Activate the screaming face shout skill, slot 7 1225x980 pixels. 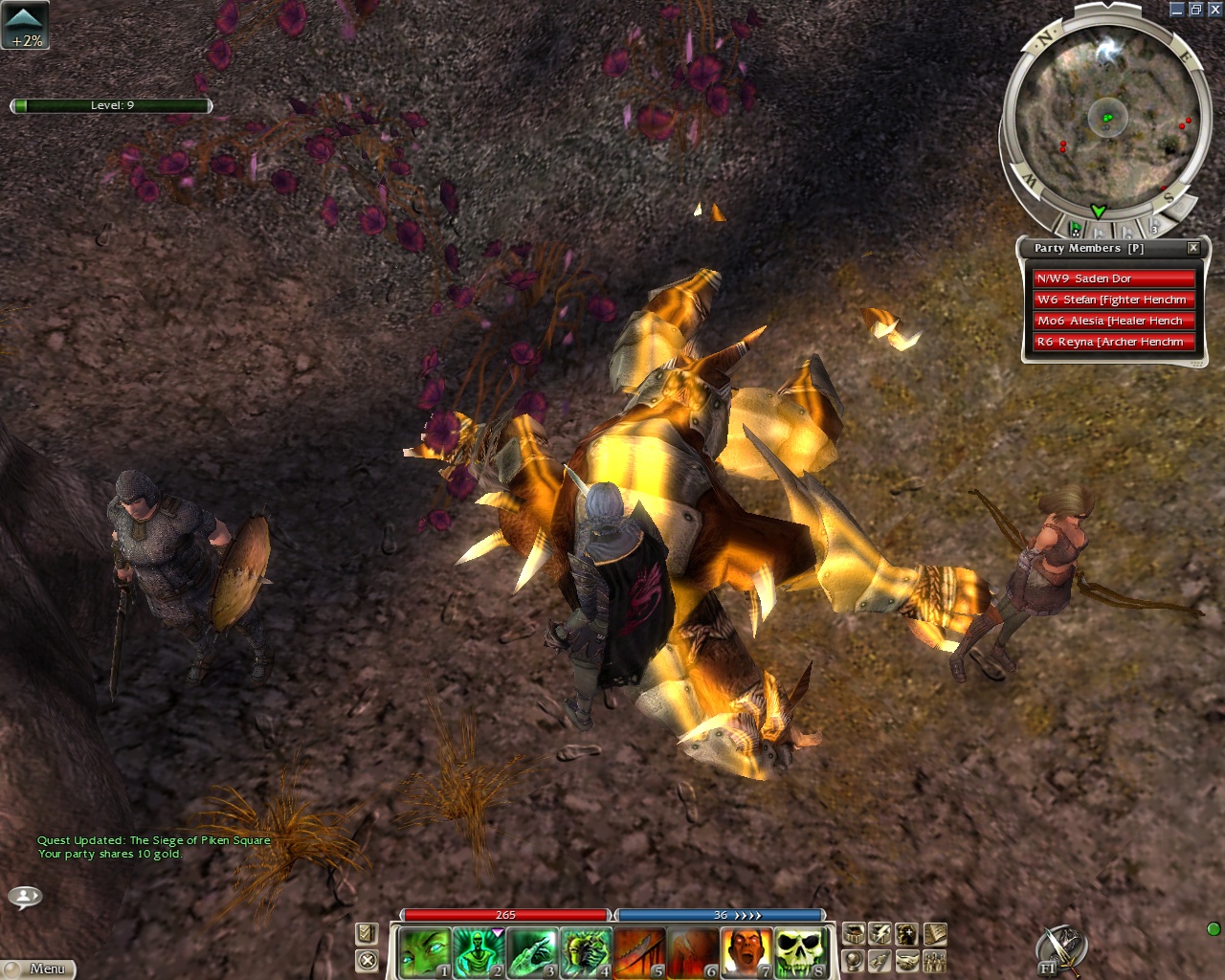tap(744, 952)
